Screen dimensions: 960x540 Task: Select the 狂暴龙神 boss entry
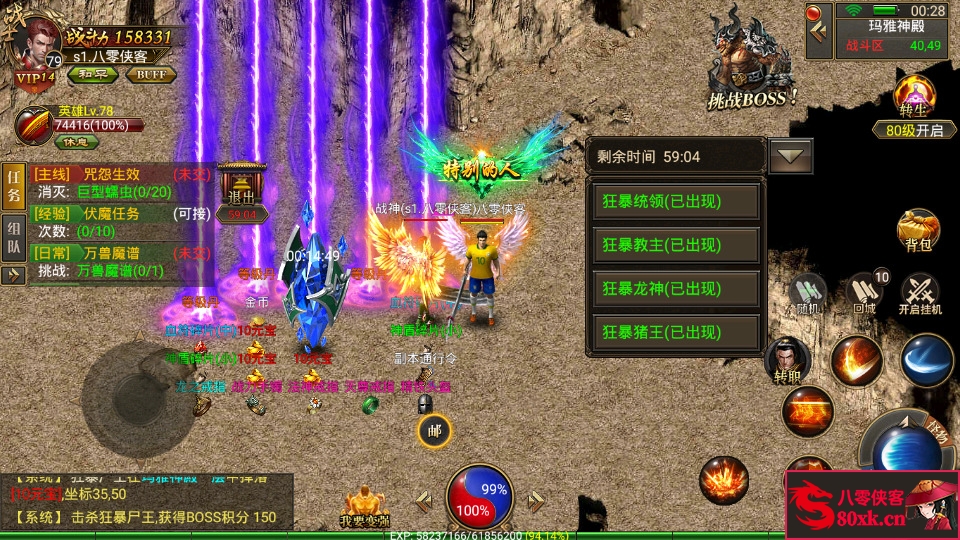tap(675, 288)
